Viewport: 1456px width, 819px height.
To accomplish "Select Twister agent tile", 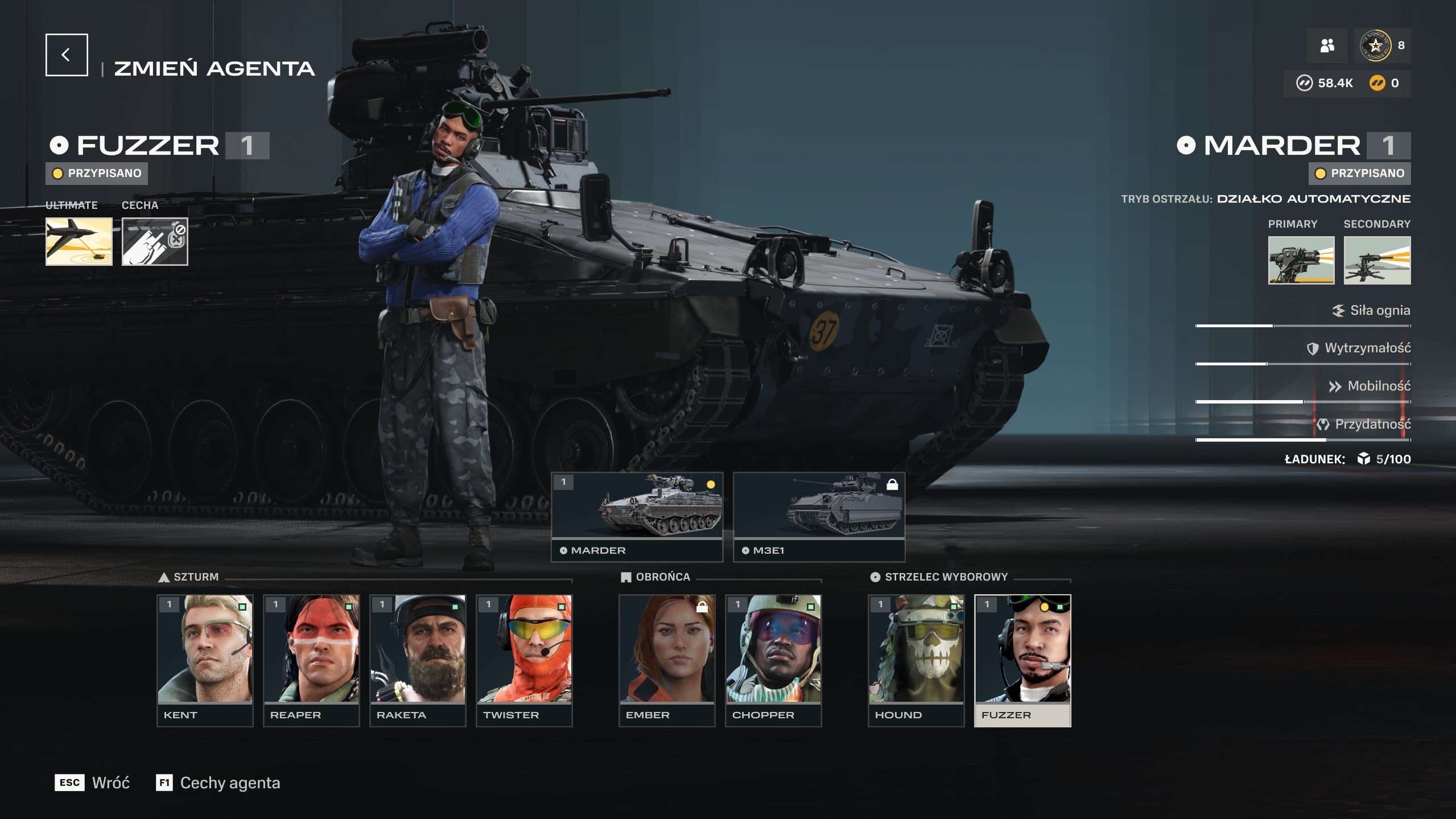I will (x=524, y=660).
